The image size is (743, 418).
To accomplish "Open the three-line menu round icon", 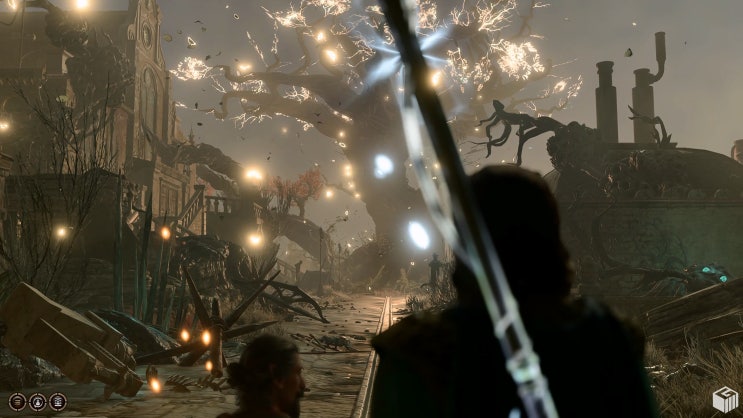I will click(x=18, y=402).
